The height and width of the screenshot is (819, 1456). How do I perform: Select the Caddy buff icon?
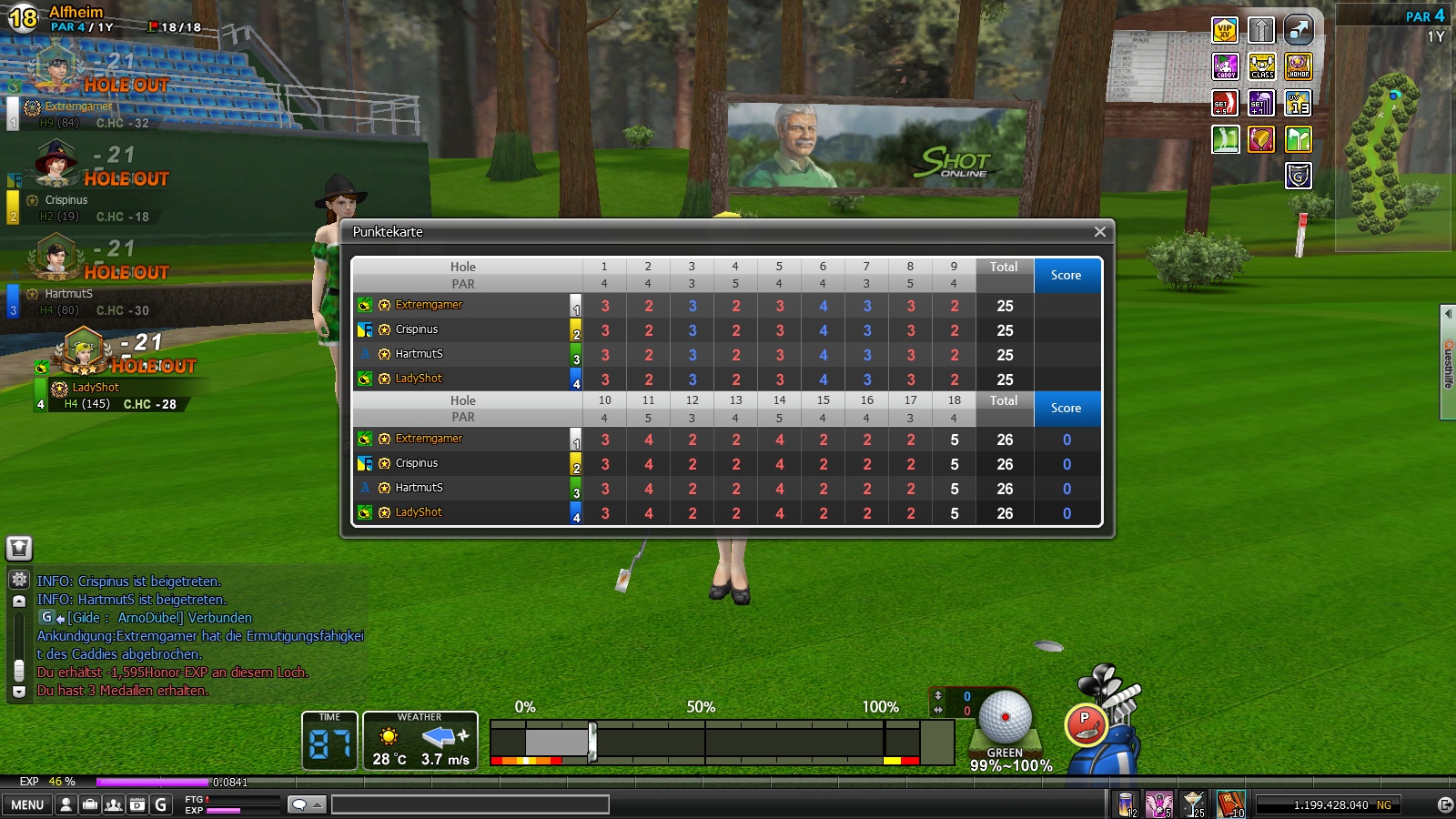(1226, 66)
